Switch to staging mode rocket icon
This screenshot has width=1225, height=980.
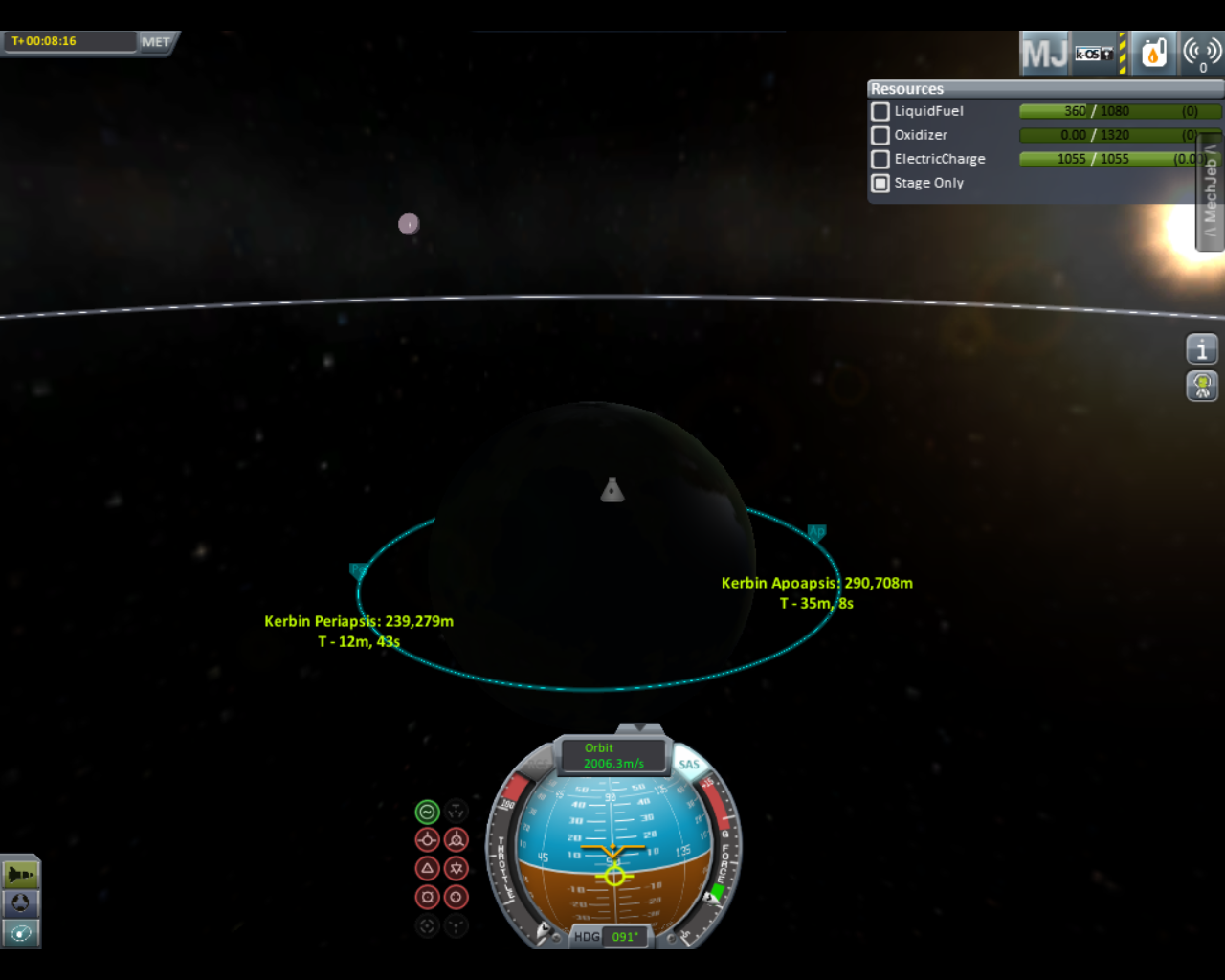point(20,874)
